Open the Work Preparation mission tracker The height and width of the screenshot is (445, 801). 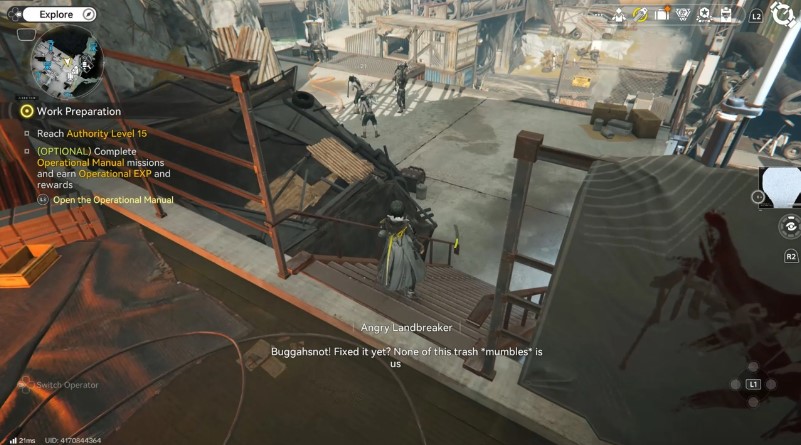78,111
